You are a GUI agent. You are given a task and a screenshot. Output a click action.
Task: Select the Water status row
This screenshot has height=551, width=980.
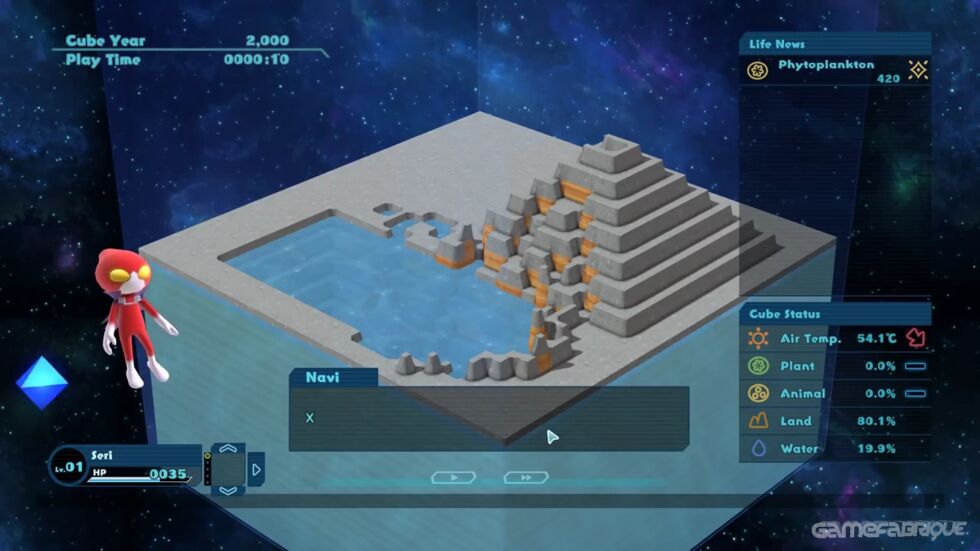[x=836, y=448]
